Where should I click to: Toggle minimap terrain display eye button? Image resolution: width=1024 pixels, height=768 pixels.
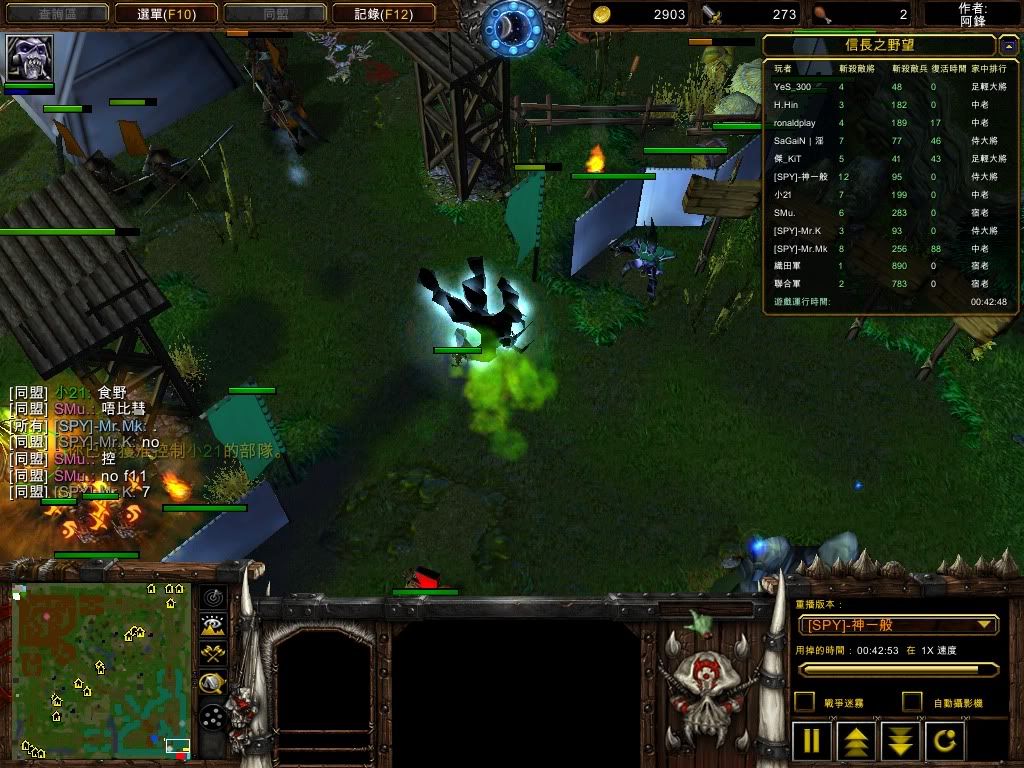click(212, 625)
